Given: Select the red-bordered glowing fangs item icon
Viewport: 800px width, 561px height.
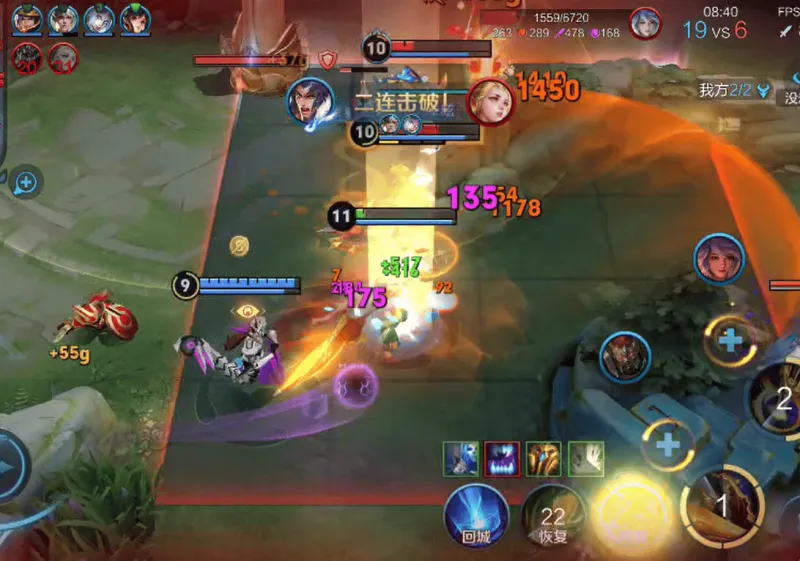Looking at the screenshot, I should tap(502, 459).
